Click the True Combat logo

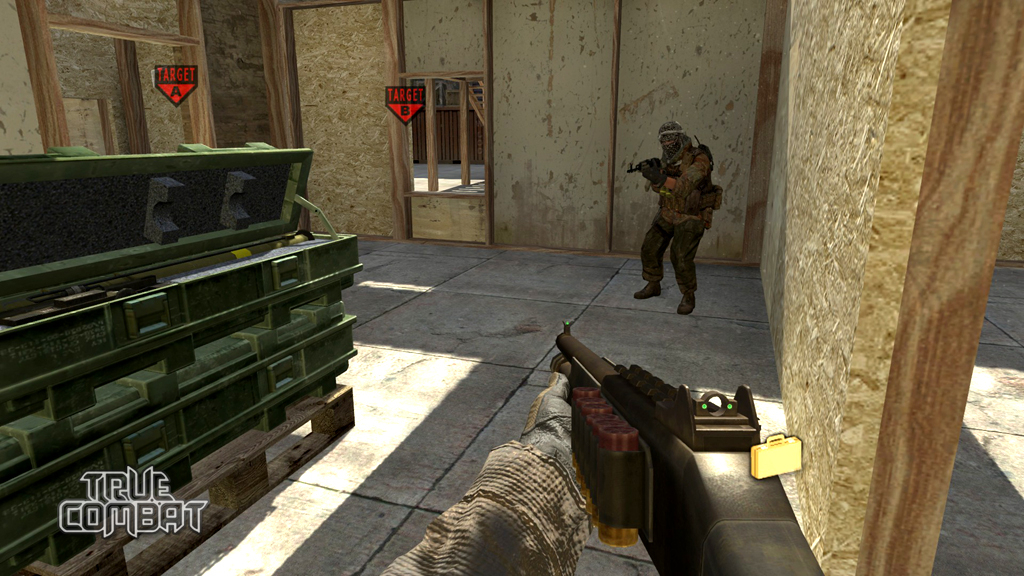pyautogui.click(x=132, y=503)
